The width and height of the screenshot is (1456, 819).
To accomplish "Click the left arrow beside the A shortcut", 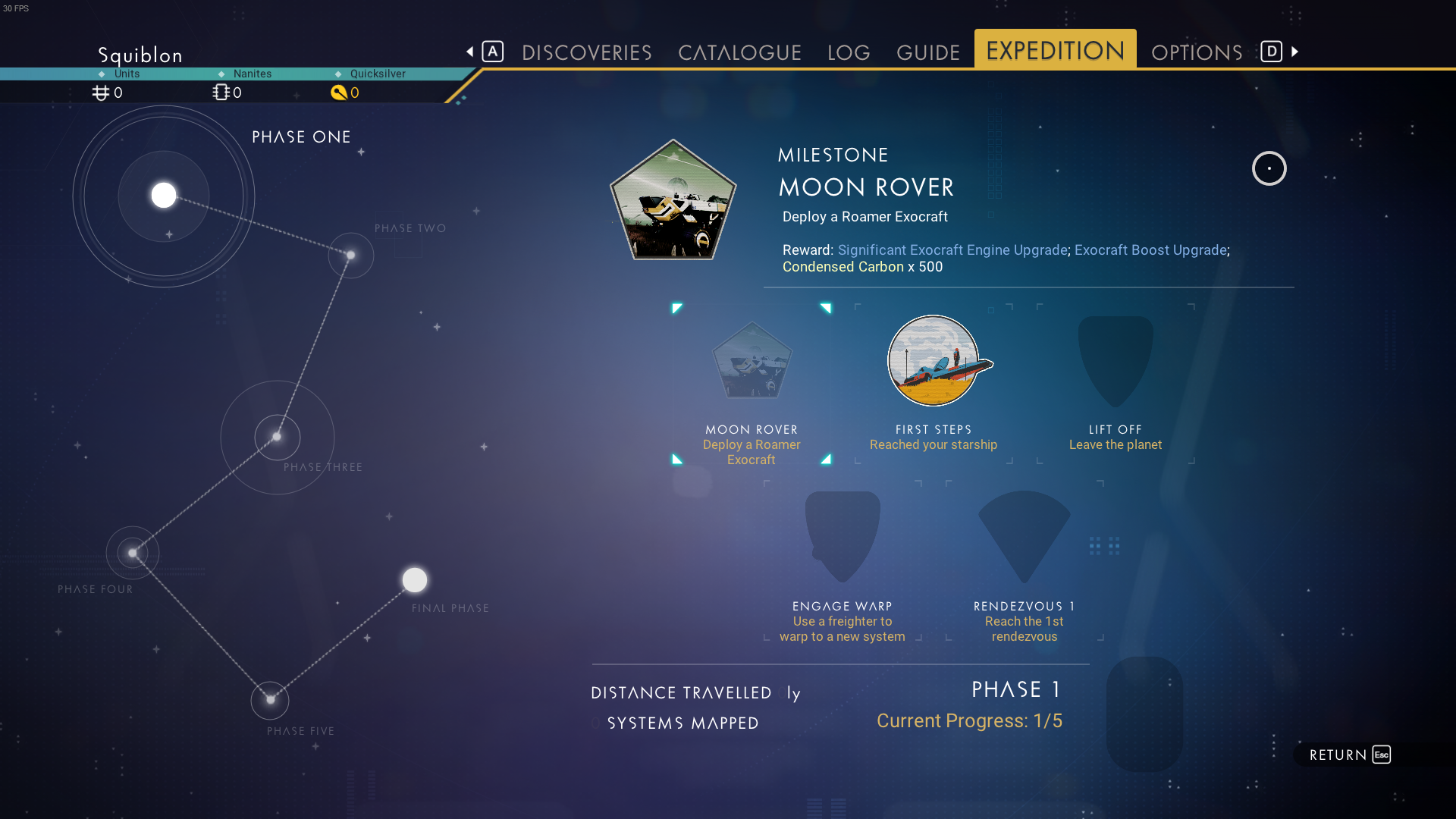I will click(468, 52).
